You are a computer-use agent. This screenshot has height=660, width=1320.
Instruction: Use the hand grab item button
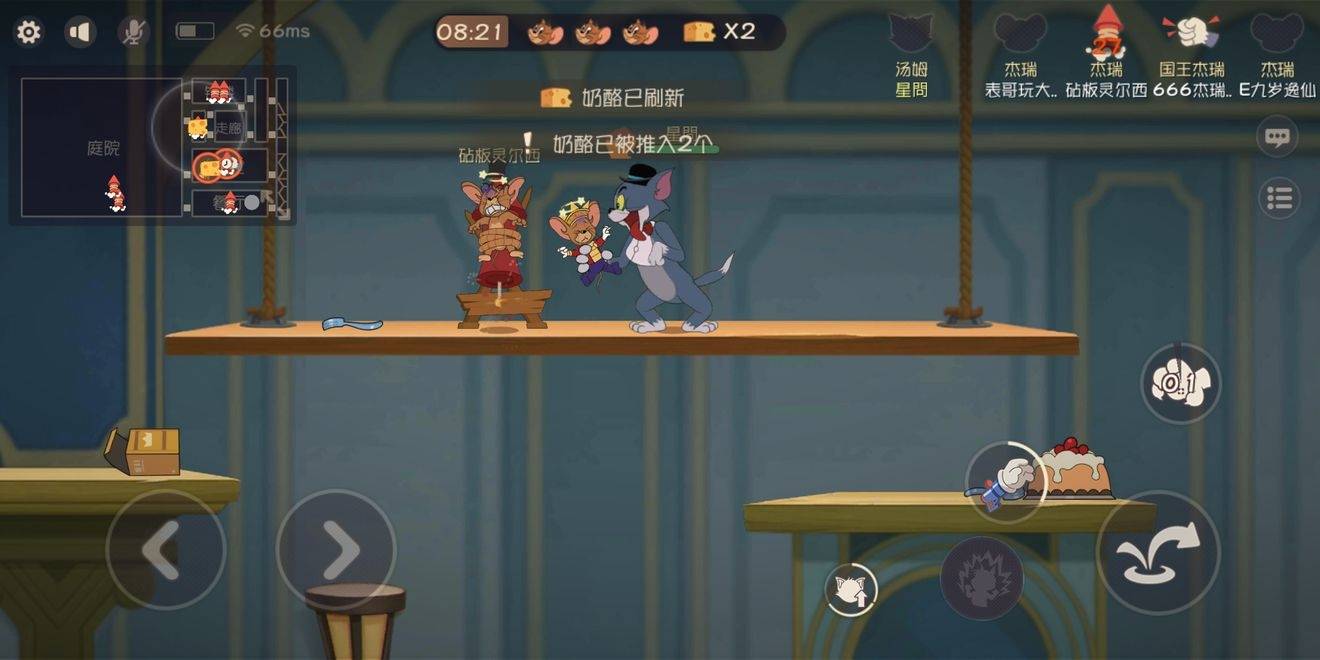click(x=1006, y=482)
